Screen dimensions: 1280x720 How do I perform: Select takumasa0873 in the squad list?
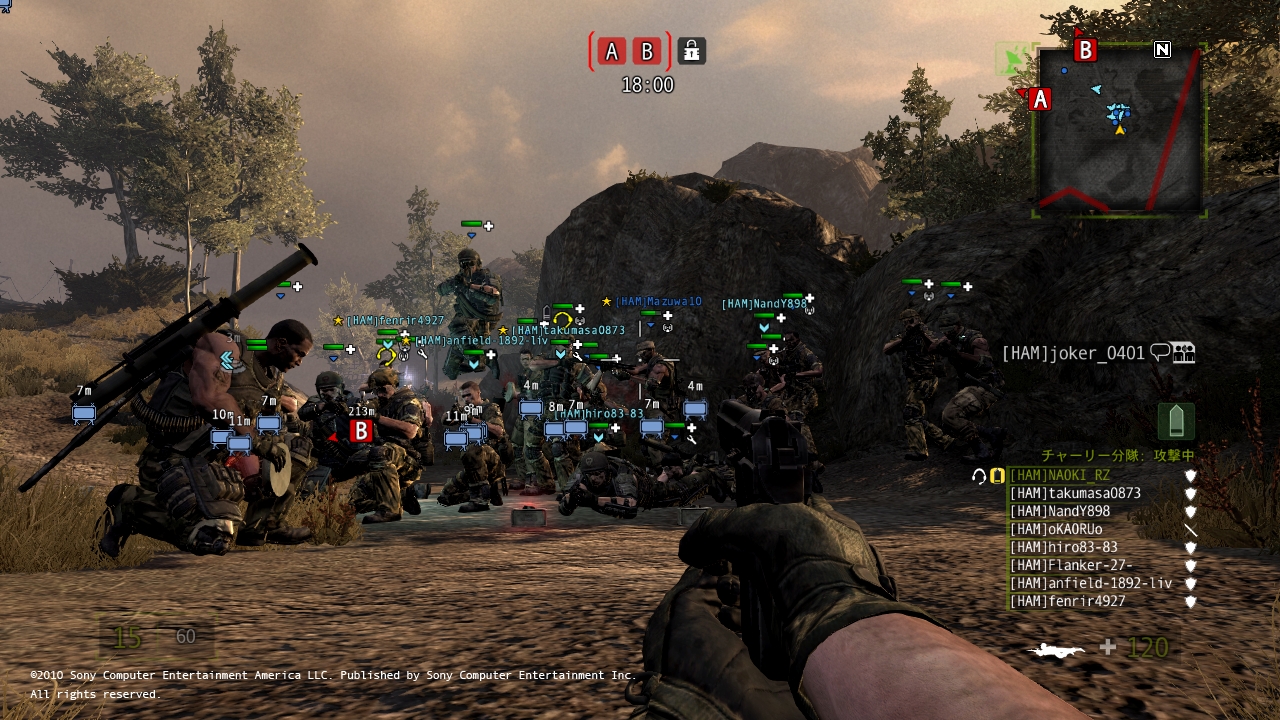coord(1075,494)
